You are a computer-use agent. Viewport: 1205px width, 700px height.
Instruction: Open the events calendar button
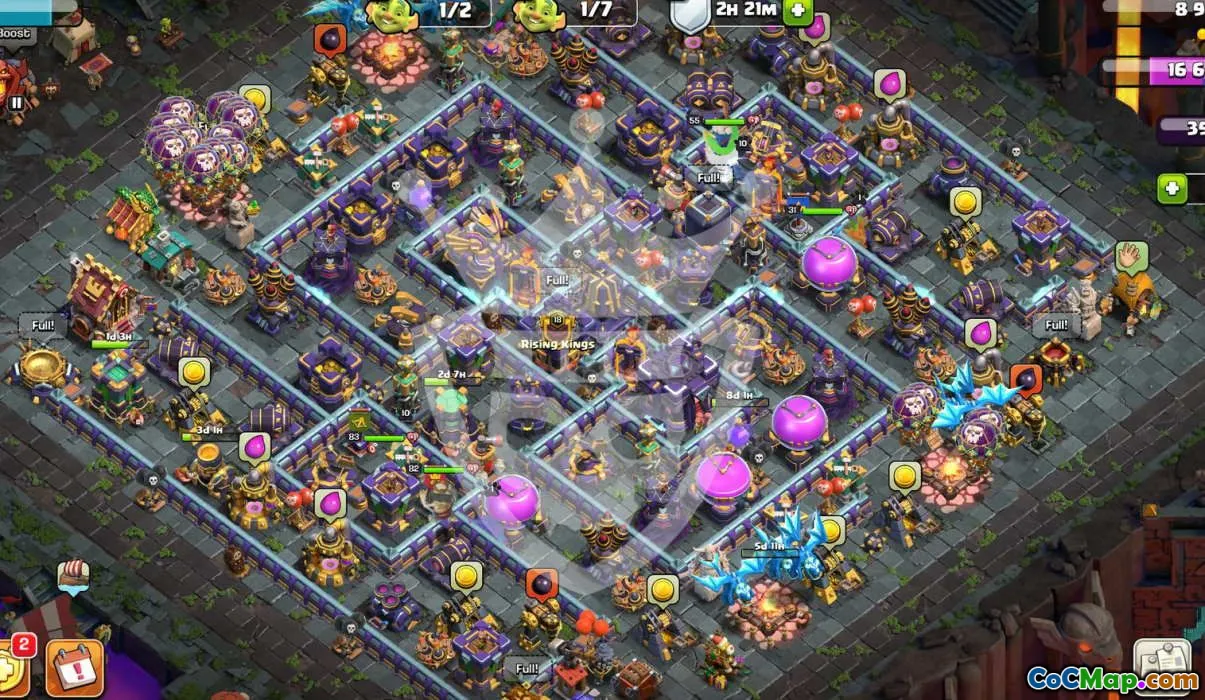[75, 665]
